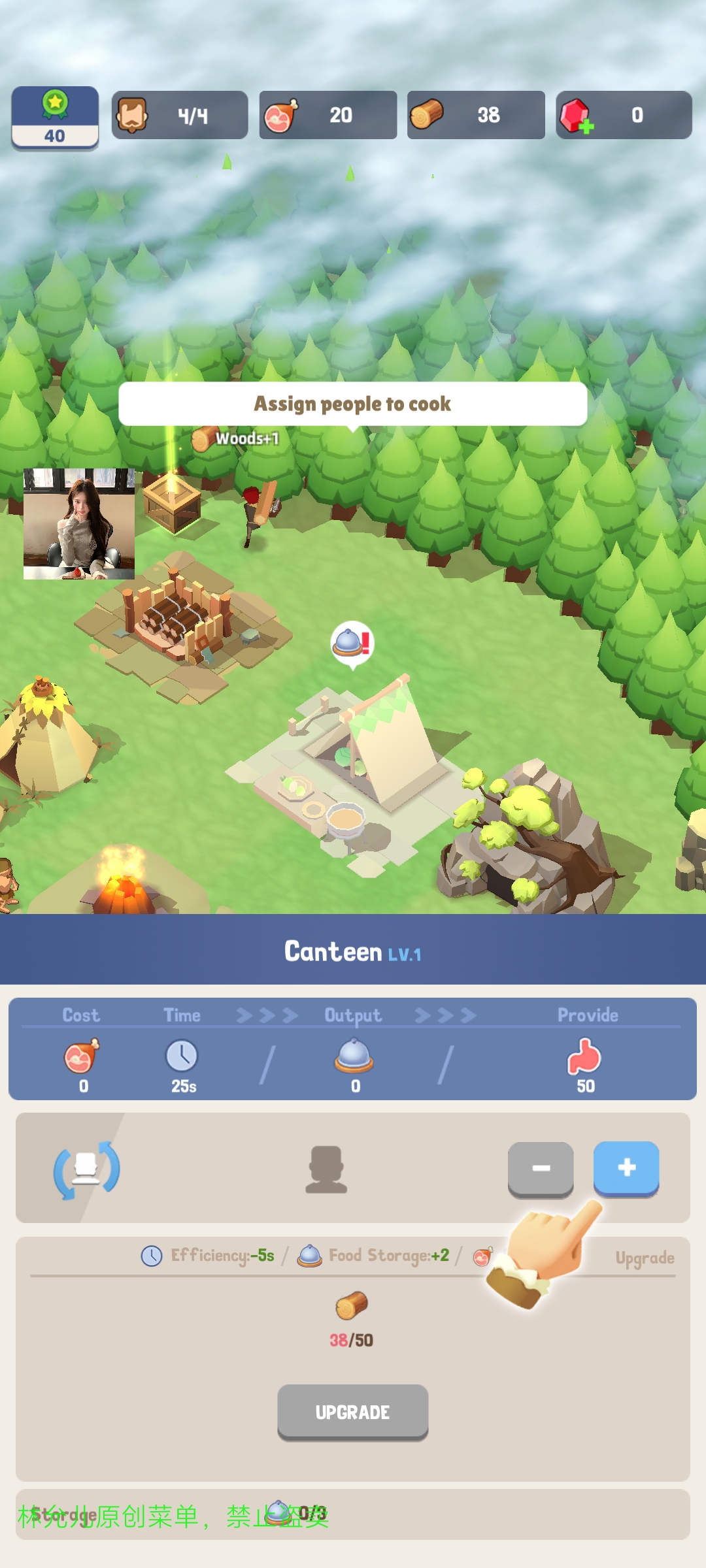
Task: Open the level 40 star badge
Action: tap(55, 118)
